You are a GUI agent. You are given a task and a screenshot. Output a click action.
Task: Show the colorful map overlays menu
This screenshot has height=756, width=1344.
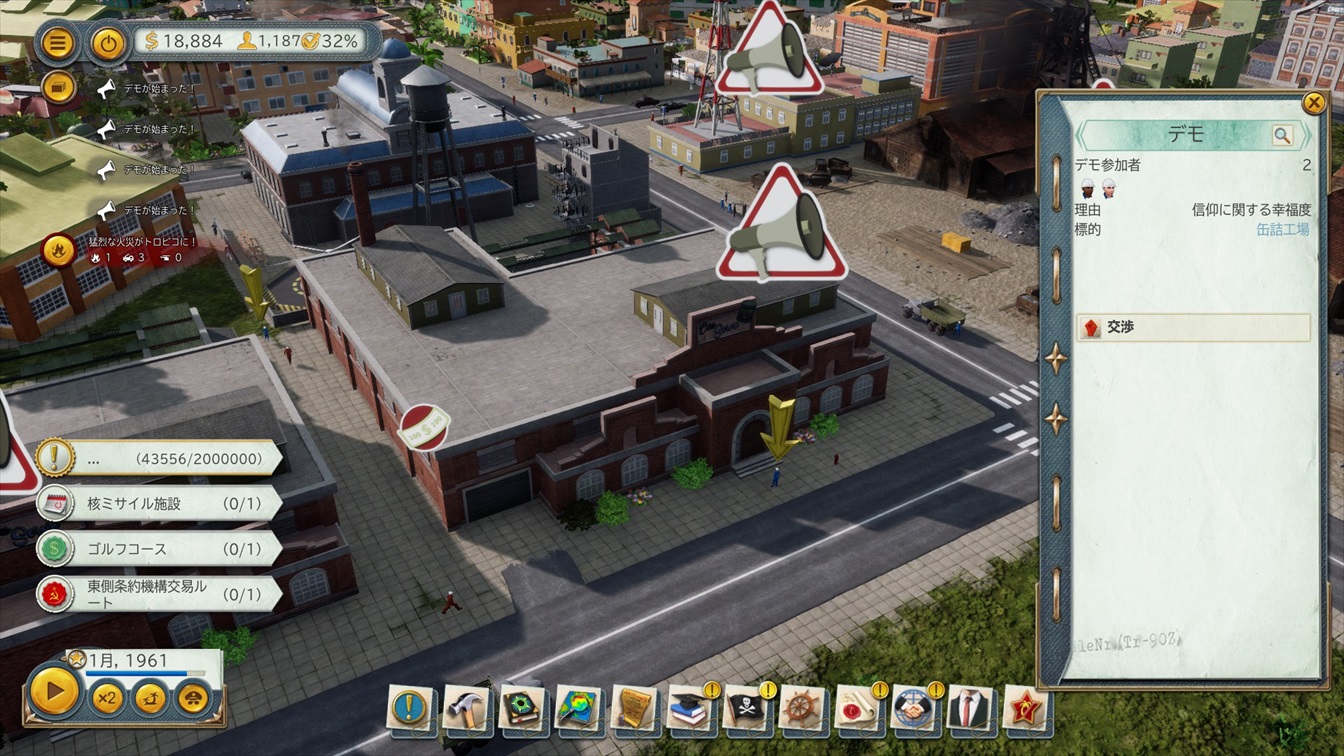[577, 707]
